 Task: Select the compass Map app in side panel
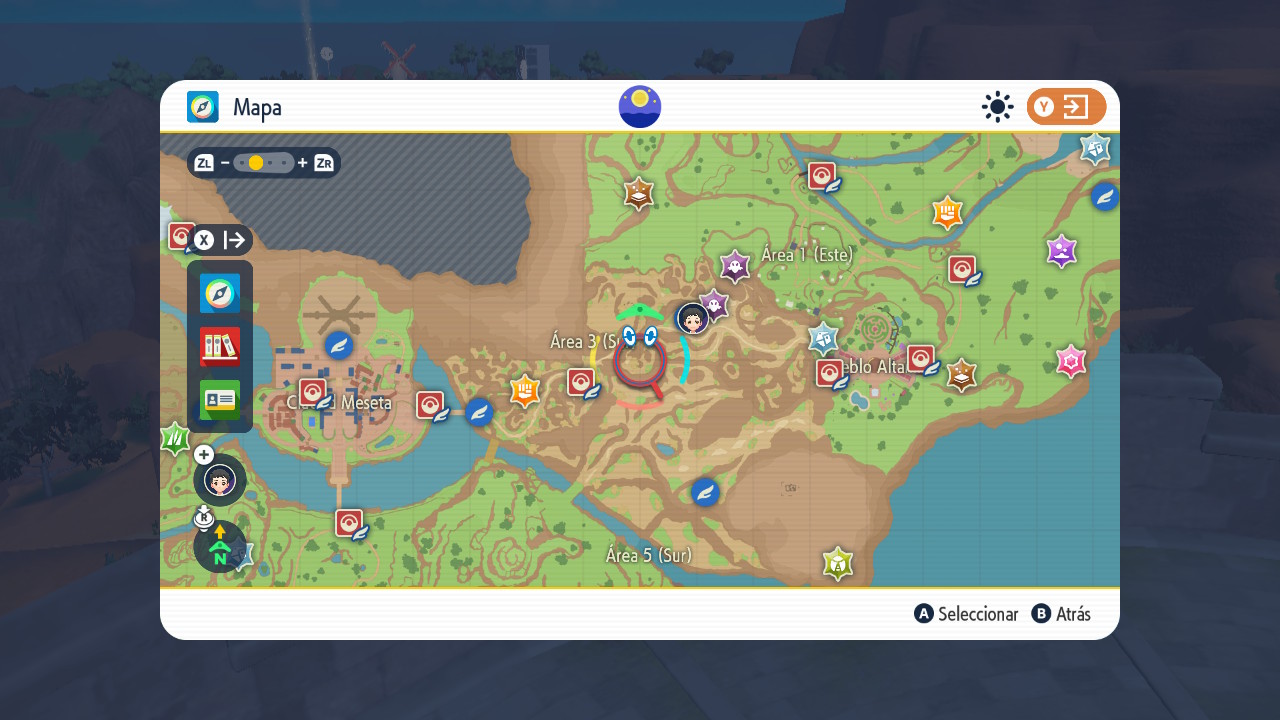pos(220,294)
